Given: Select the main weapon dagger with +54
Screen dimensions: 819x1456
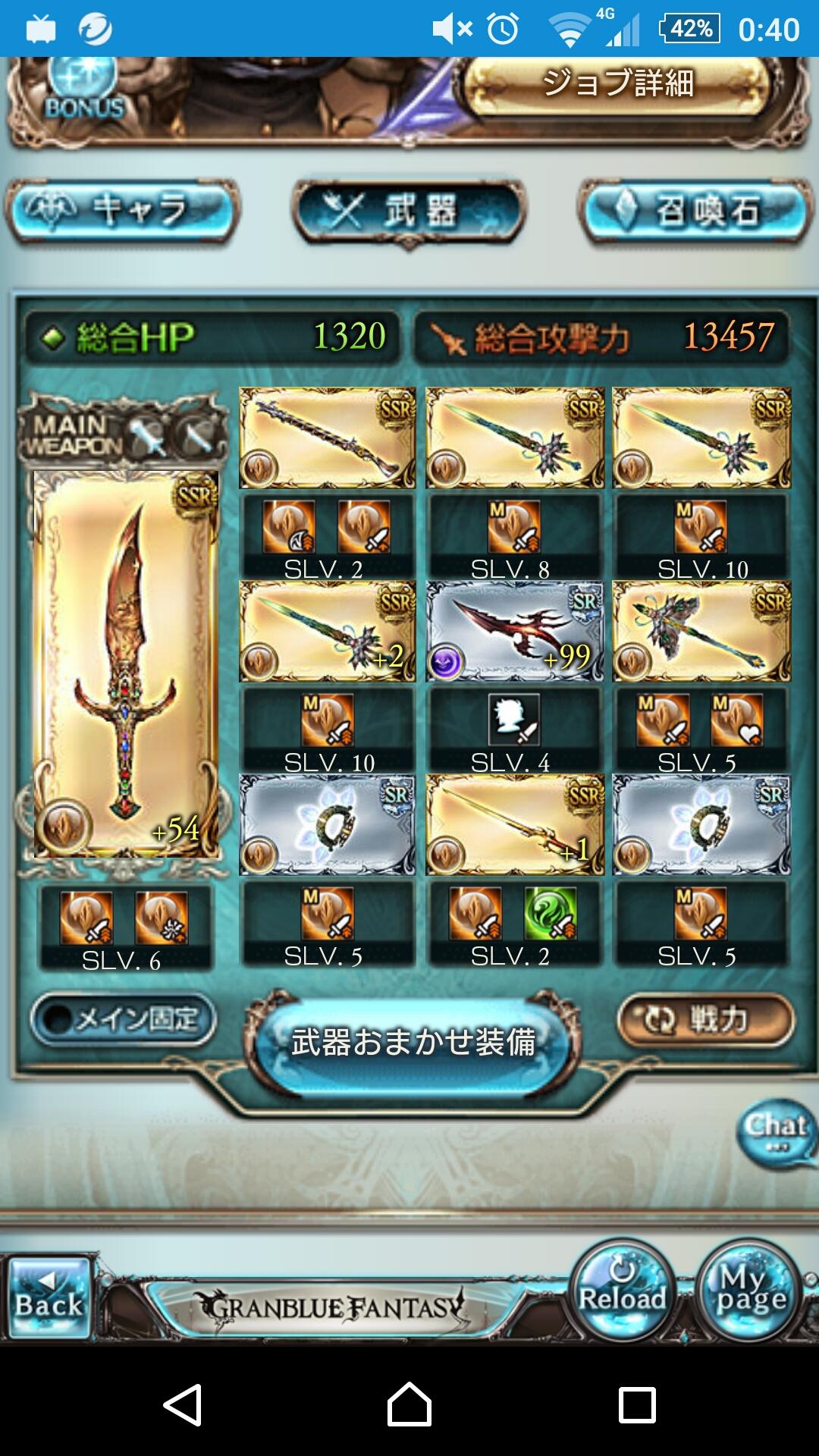Looking at the screenshot, I should 126,664.
